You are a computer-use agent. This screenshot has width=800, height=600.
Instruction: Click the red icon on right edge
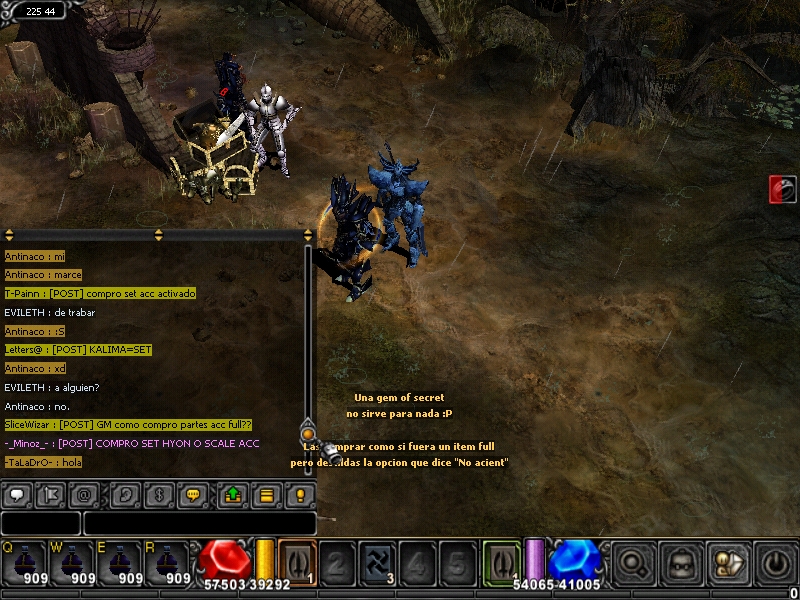click(x=783, y=189)
